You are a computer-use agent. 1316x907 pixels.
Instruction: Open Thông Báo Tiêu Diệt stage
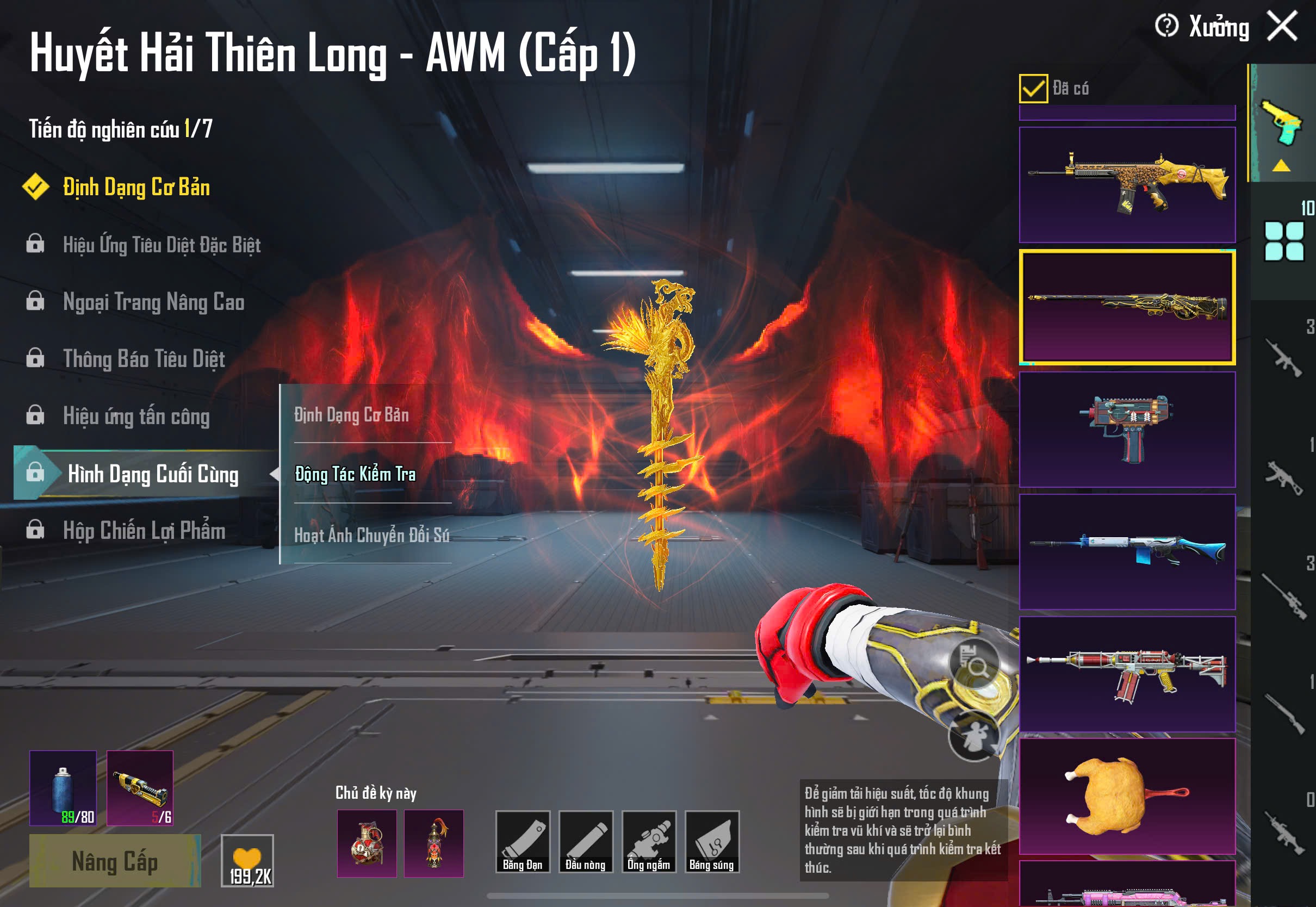click(x=144, y=359)
